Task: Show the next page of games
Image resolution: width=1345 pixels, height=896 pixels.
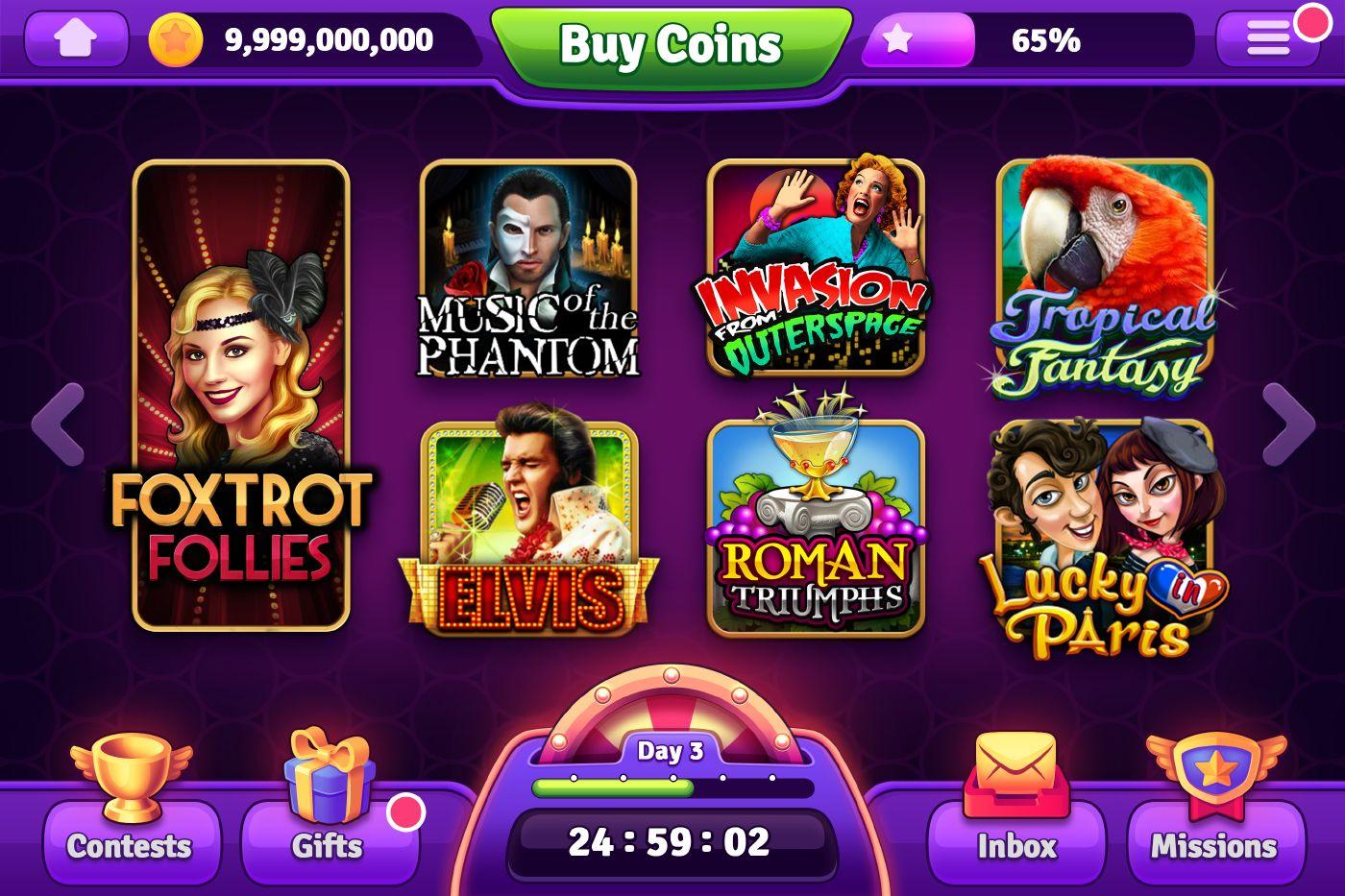Action: (1287, 424)
